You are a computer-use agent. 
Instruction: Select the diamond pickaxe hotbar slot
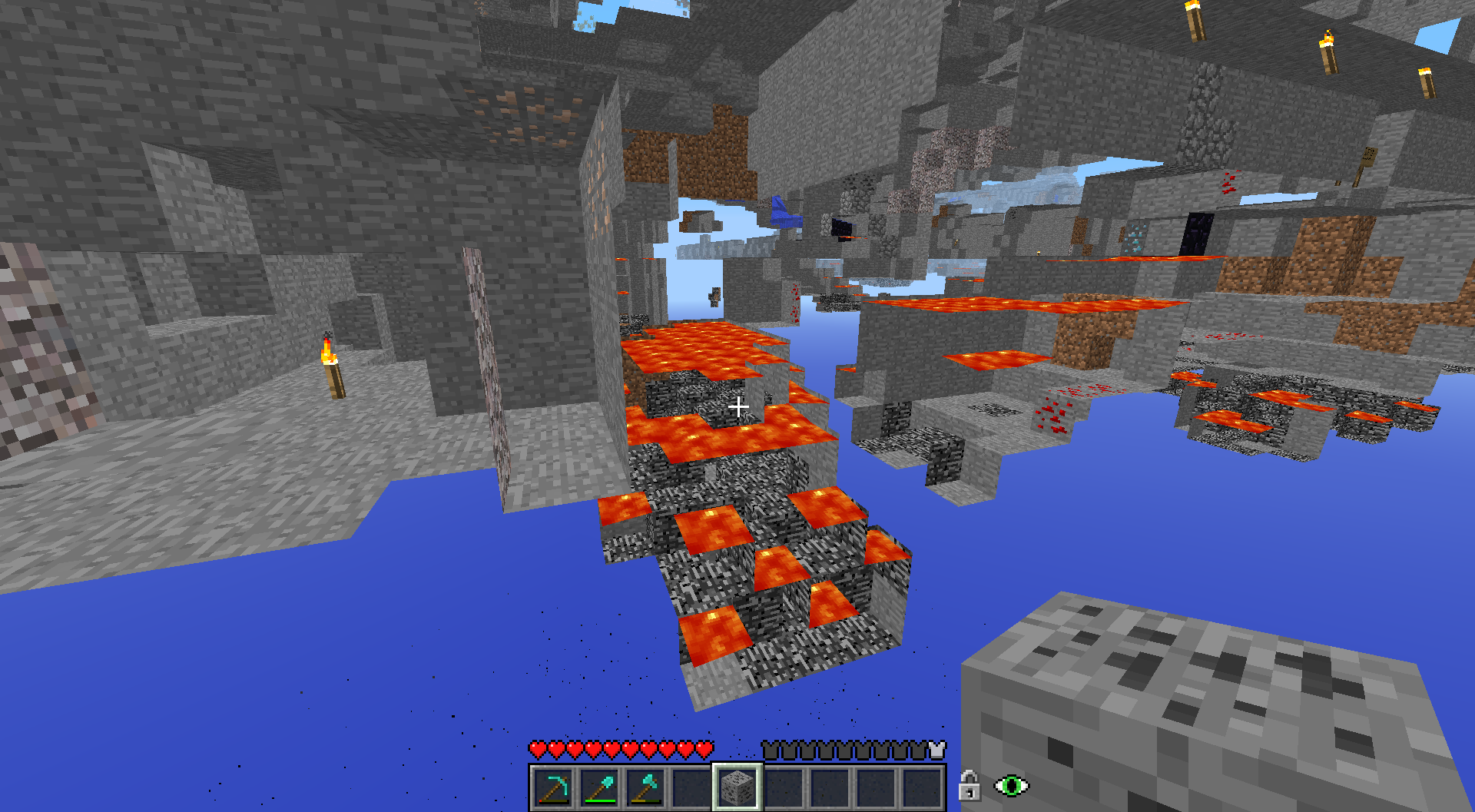point(553,787)
